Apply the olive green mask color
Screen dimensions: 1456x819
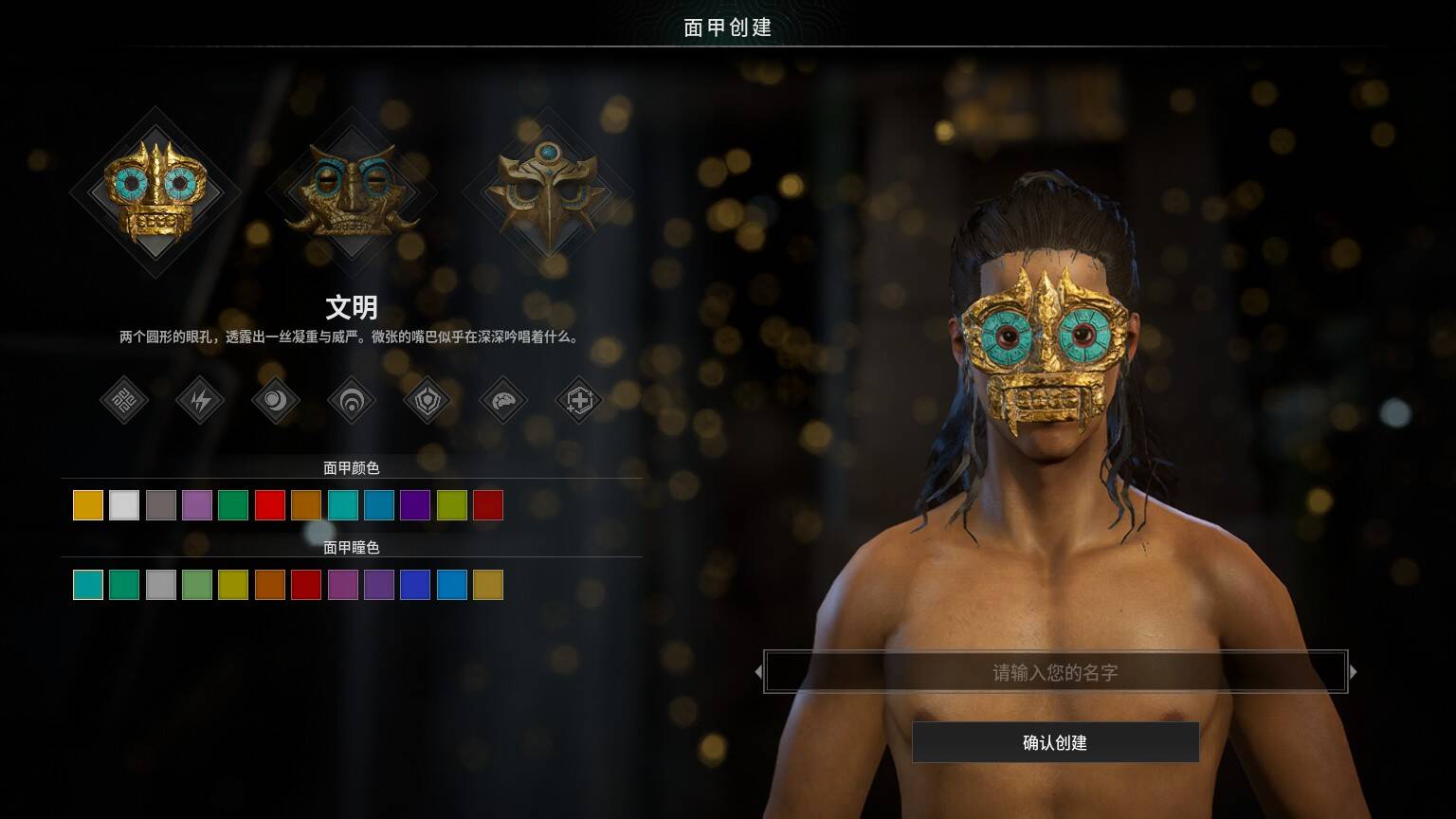coord(452,505)
